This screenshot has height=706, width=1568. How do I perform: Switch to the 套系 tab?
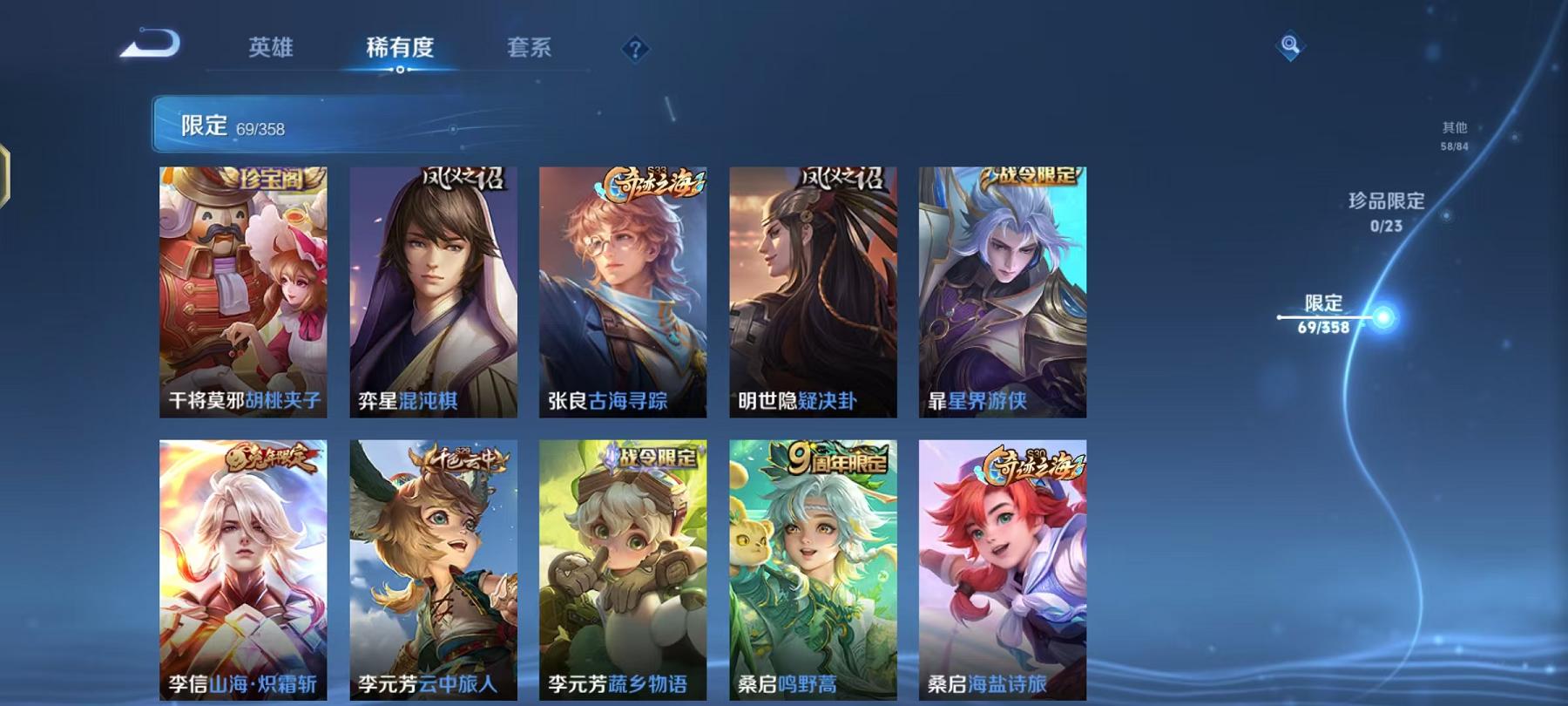[x=531, y=50]
